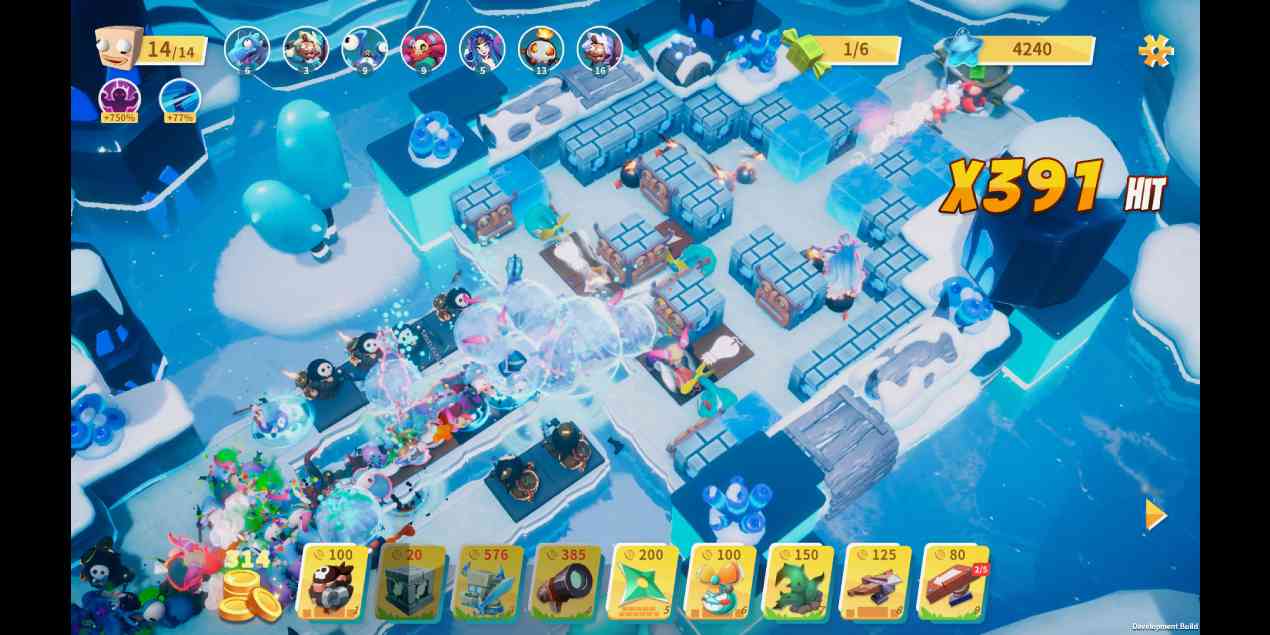
Task: Open settings with the orange gear icon
Action: click(x=1155, y=50)
